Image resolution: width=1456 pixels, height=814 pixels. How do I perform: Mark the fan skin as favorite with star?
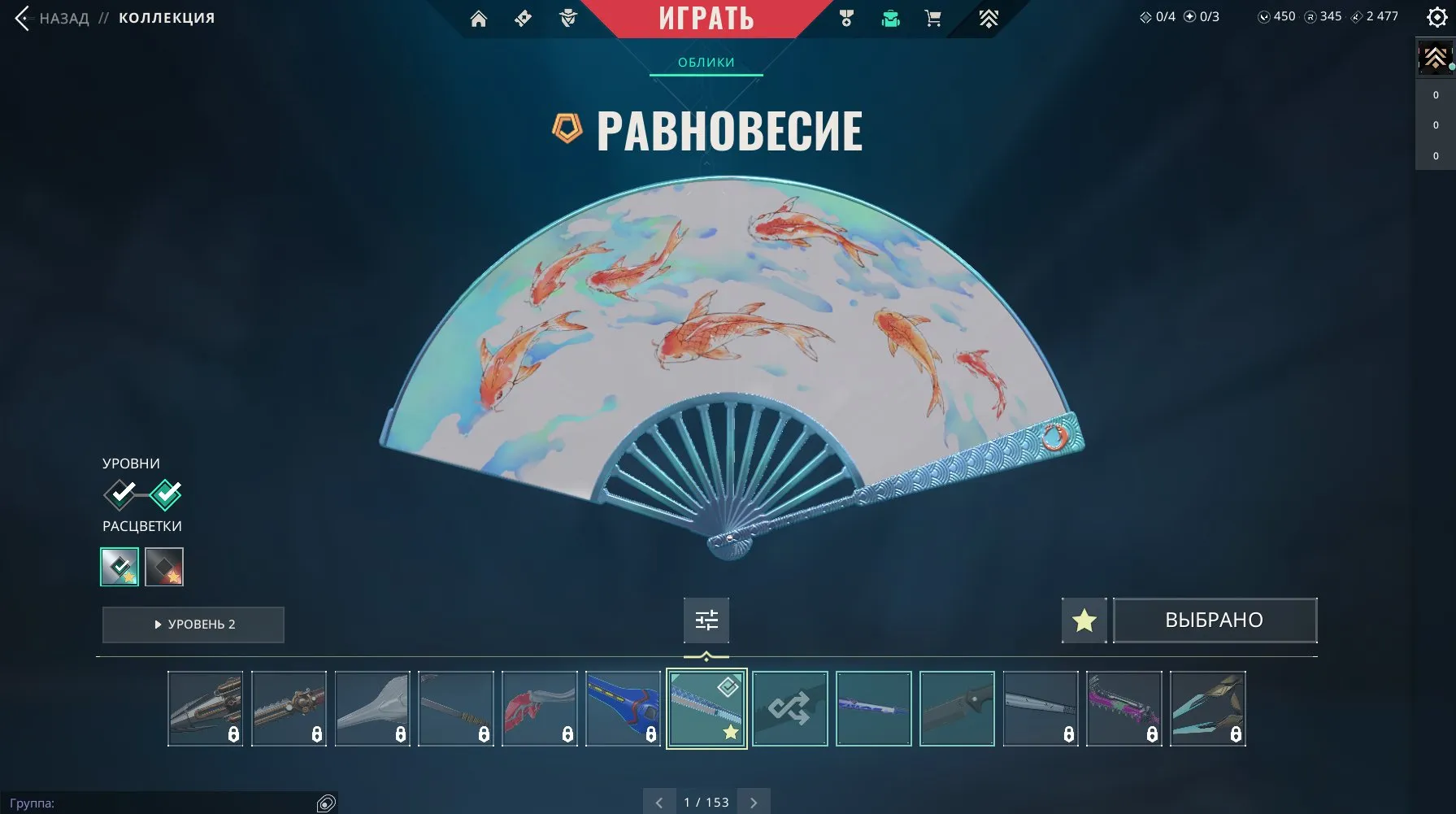[x=1084, y=620]
